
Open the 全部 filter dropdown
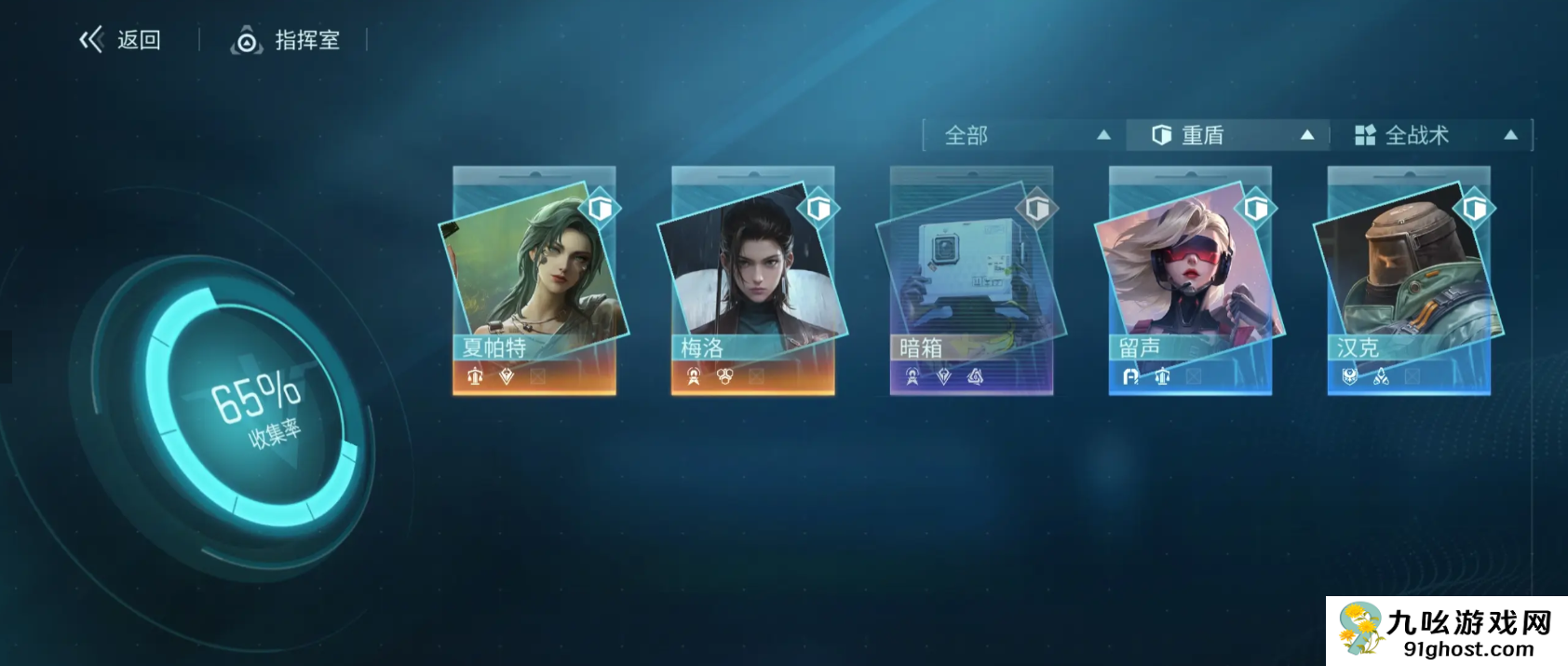click(x=1025, y=135)
